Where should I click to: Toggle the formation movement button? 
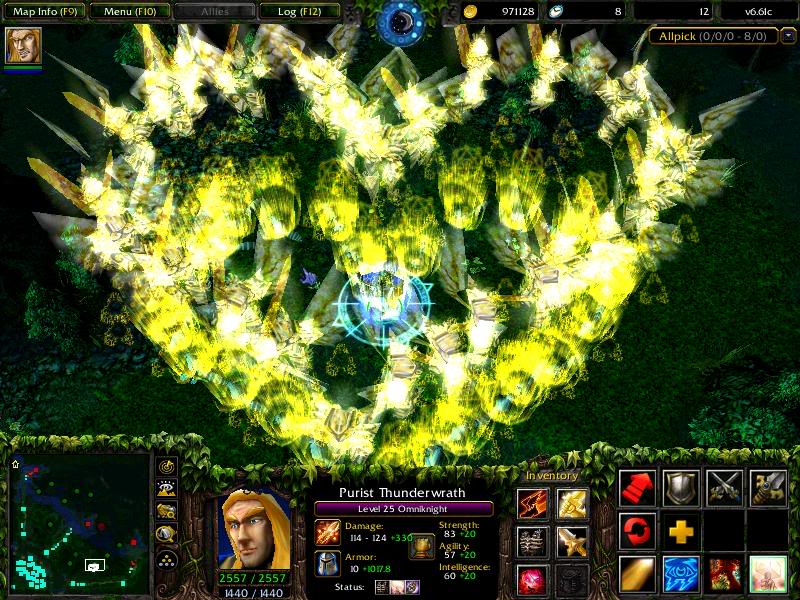[167, 559]
